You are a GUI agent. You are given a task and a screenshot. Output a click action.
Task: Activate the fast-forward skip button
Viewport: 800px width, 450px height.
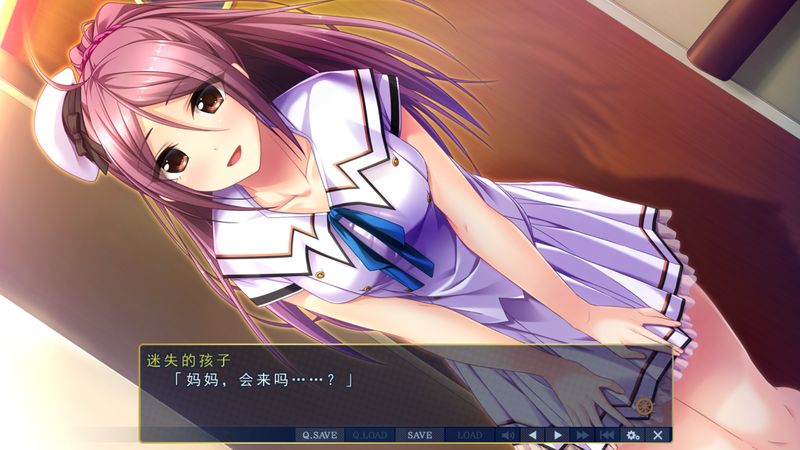tap(582, 435)
